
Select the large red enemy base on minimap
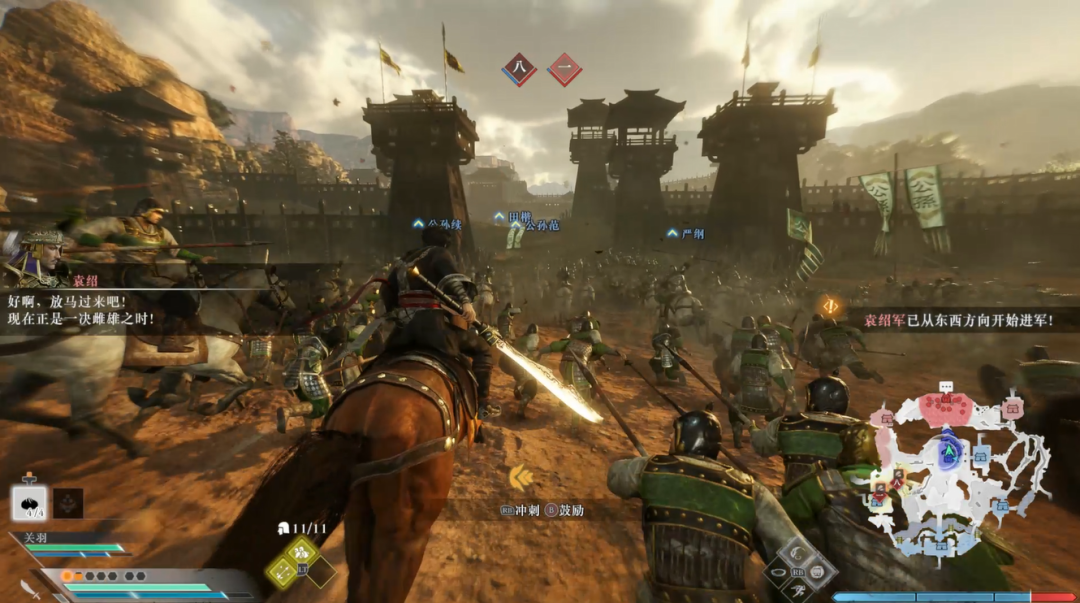click(x=945, y=406)
